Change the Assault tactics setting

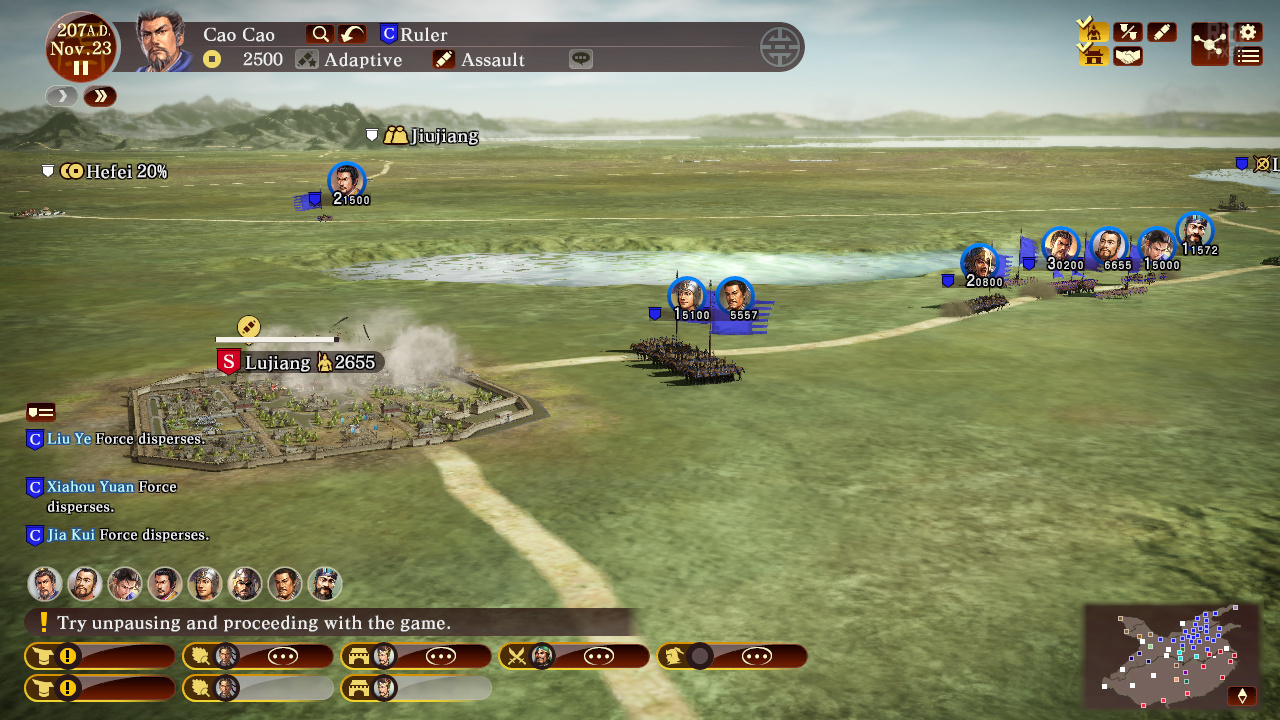coord(479,59)
